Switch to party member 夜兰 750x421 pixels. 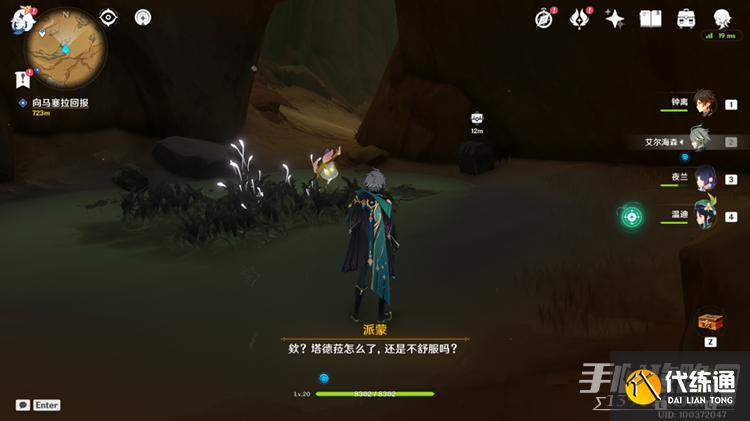(704, 179)
